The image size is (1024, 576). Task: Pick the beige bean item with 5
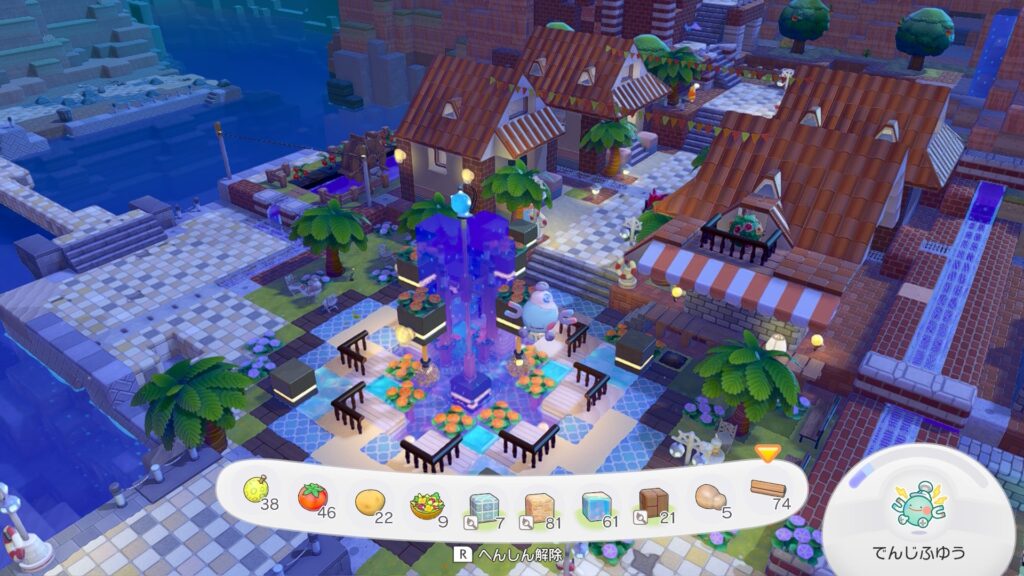click(709, 498)
